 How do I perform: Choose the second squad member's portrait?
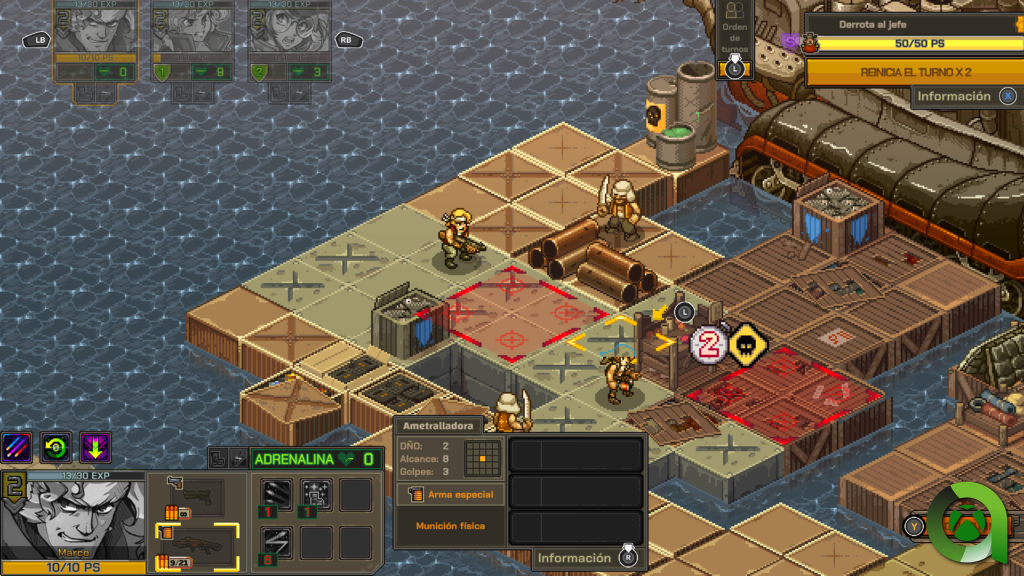(x=192, y=29)
